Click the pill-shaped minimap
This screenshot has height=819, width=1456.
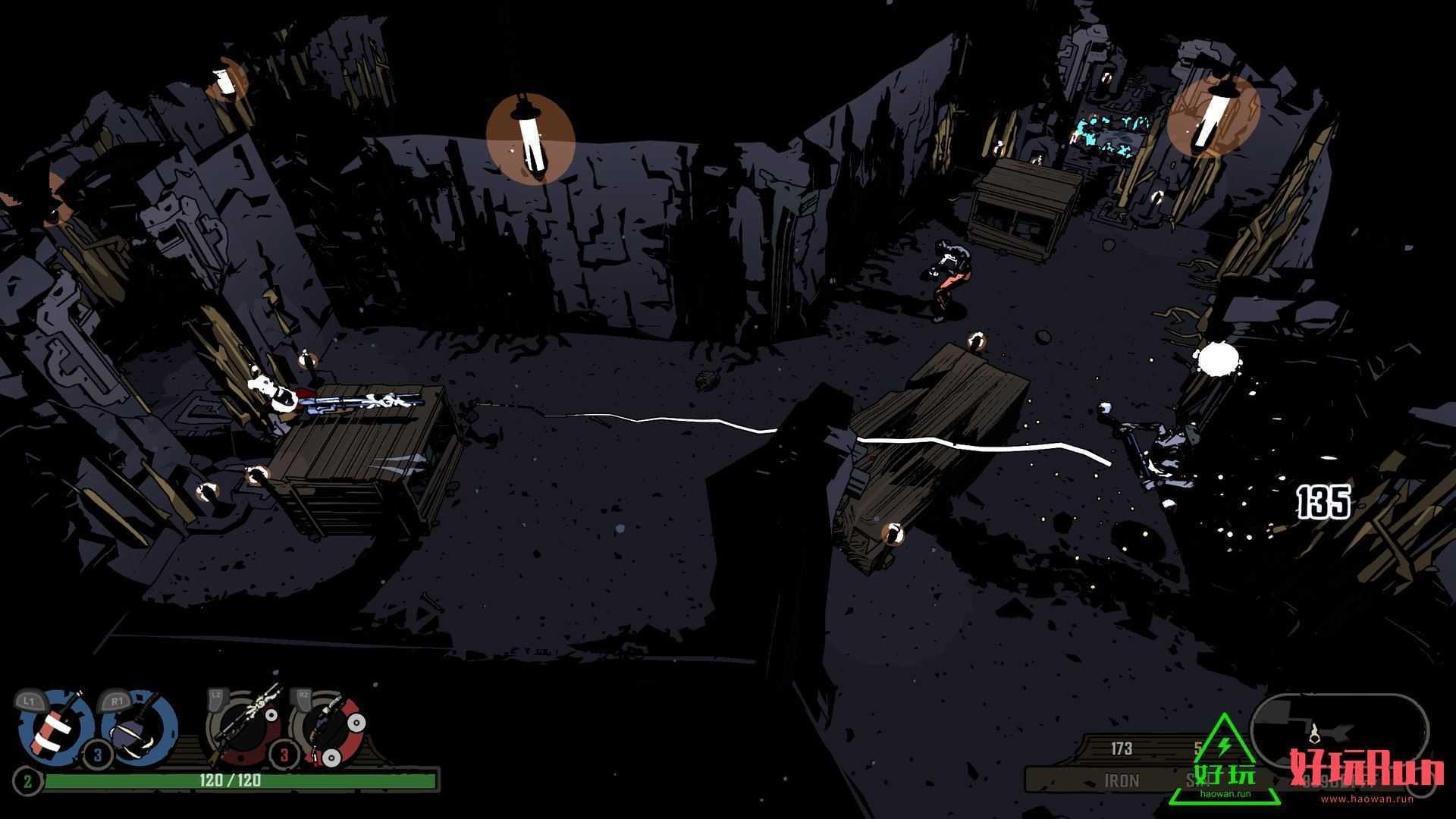tap(1339, 732)
